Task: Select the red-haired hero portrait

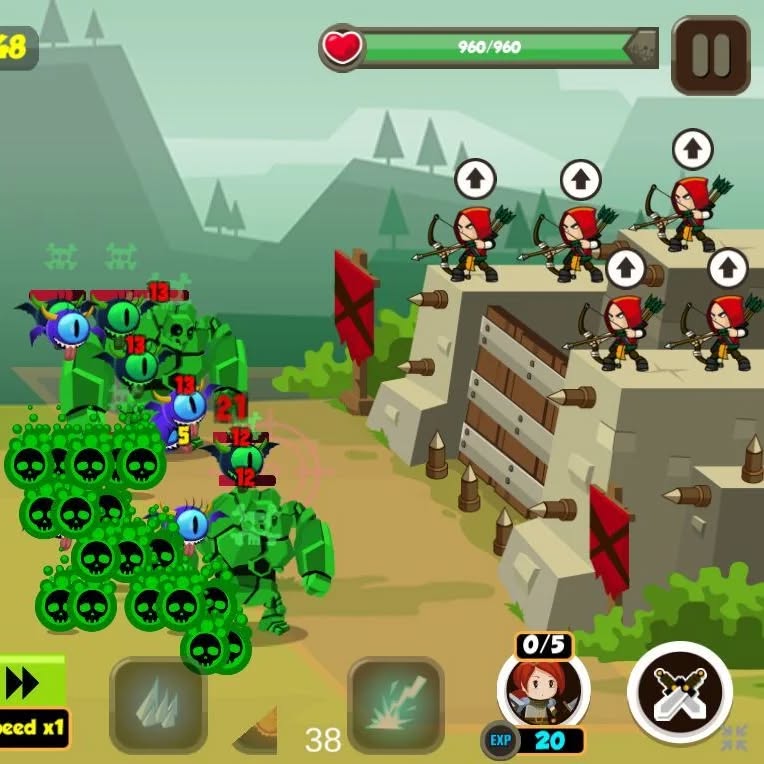Action: [543, 690]
